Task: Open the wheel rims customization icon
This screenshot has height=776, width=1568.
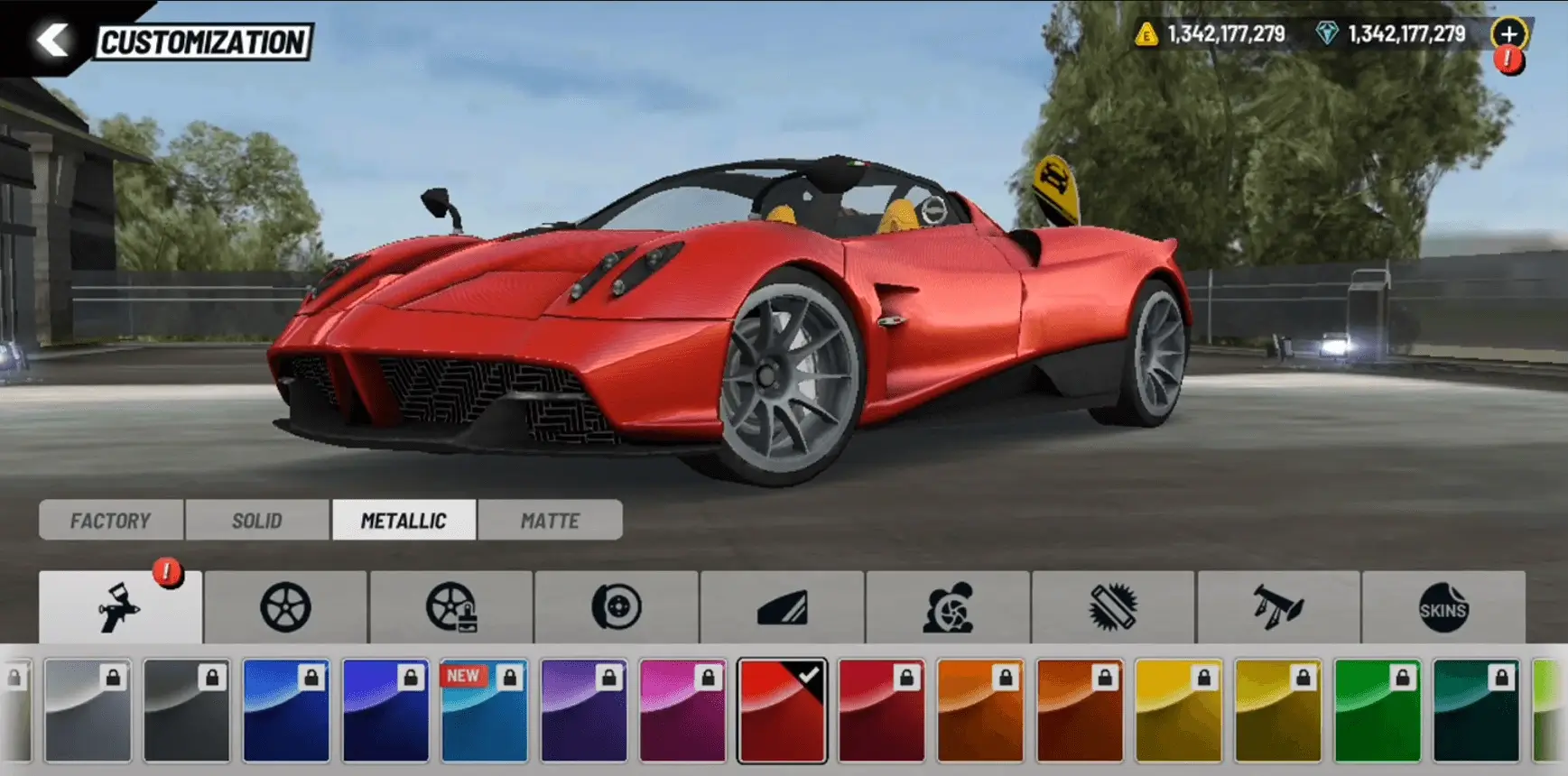Action: [286, 609]
